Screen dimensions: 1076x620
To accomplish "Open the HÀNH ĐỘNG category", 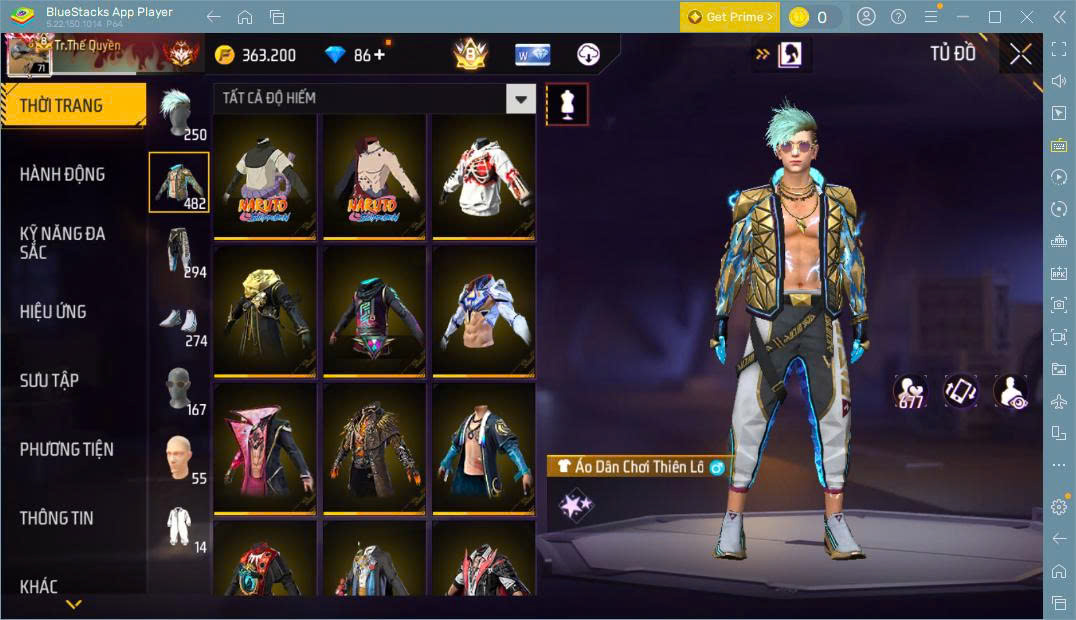I will (62, 174).
